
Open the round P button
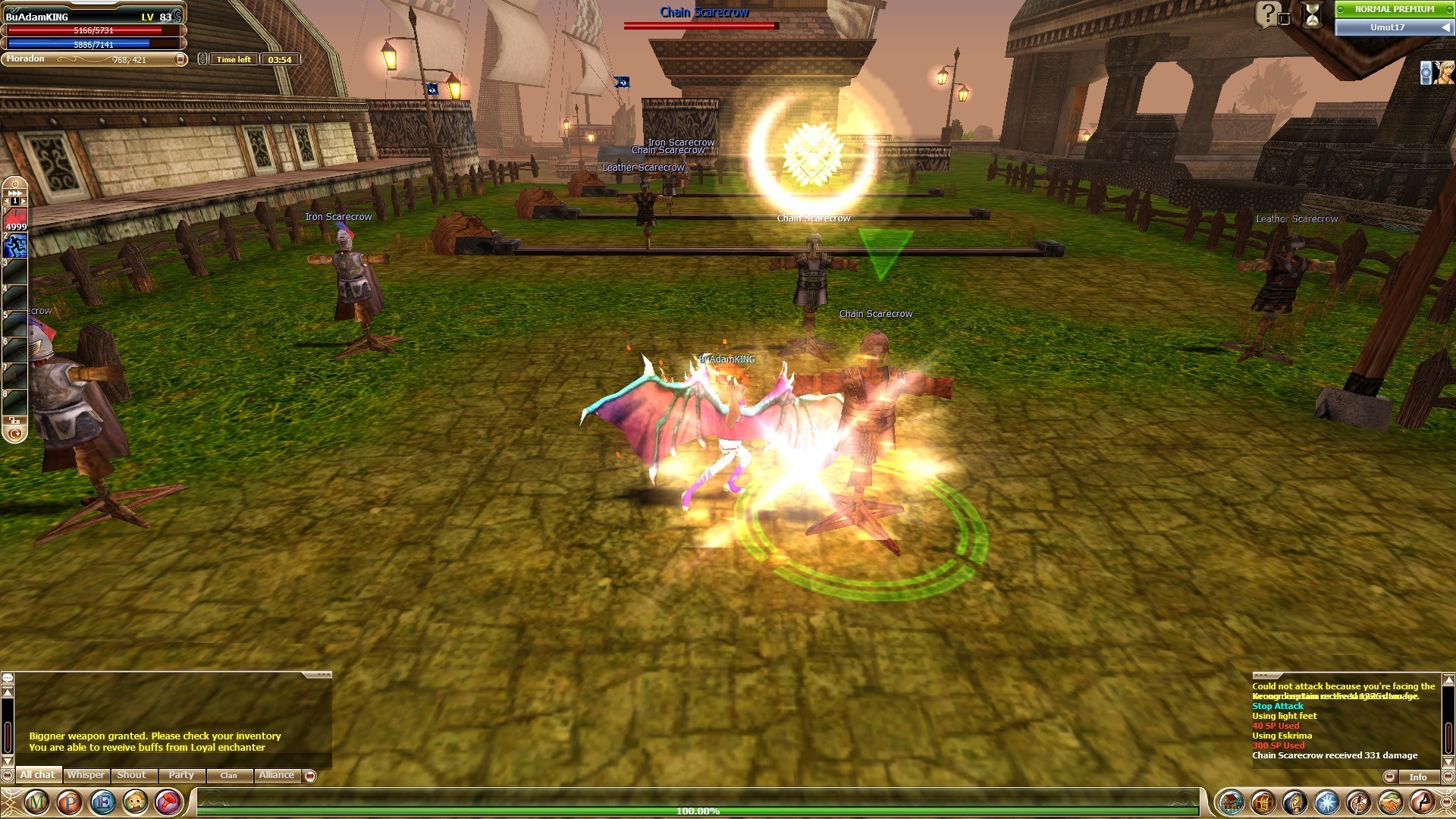pyautogui.click(x=70, y=802)
